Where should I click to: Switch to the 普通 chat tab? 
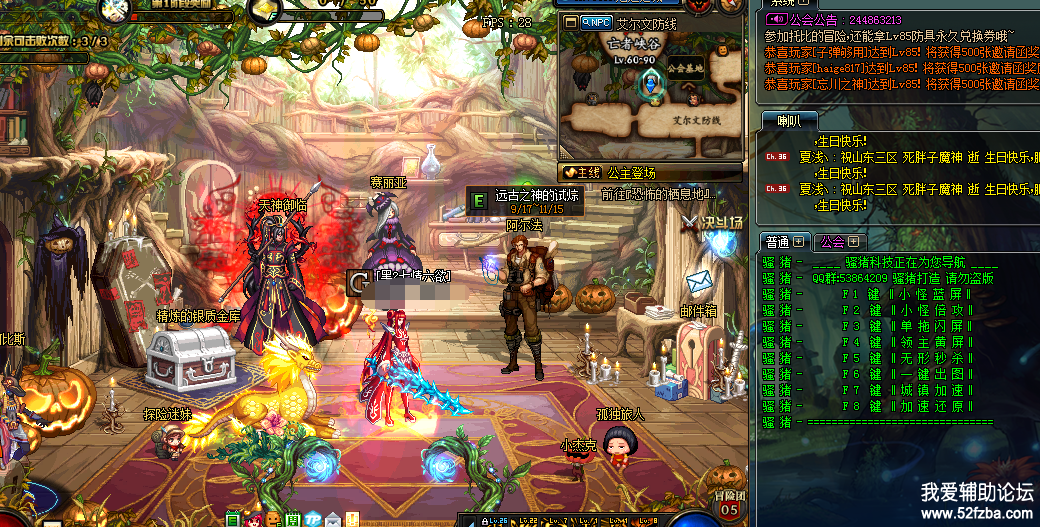click(779, 242)
